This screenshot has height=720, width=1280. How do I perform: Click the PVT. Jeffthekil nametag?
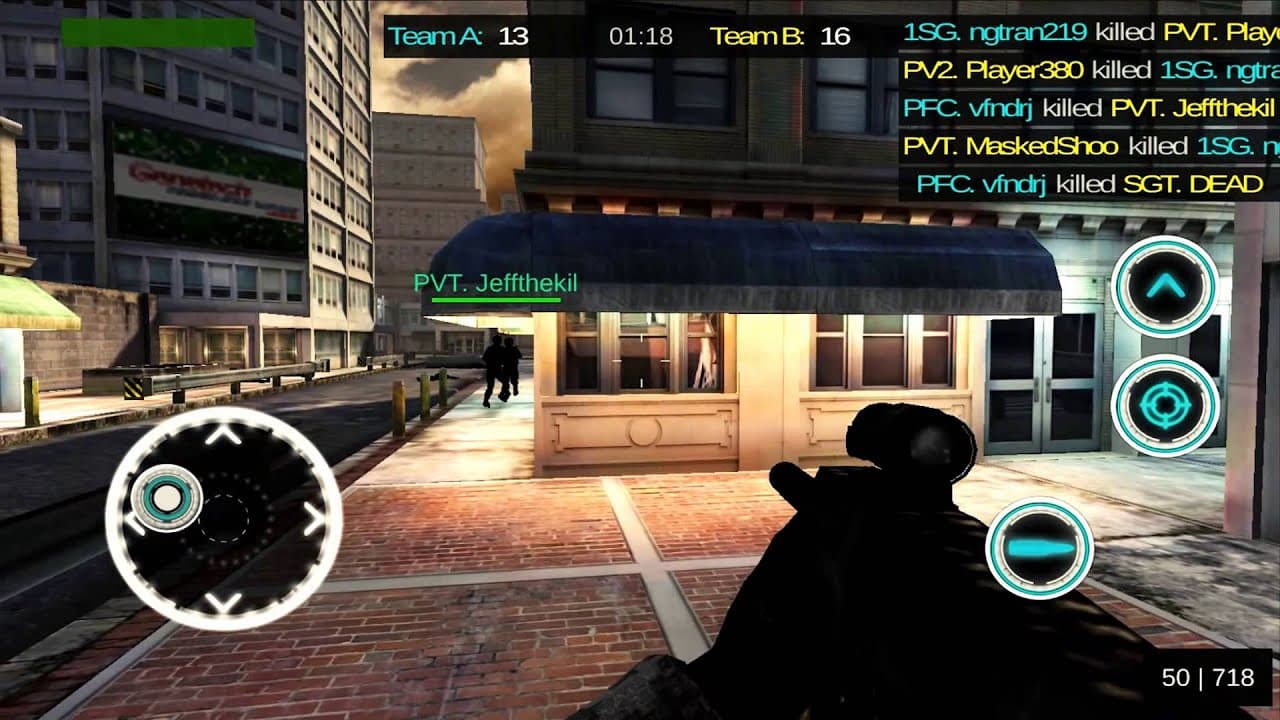point(495,283)
